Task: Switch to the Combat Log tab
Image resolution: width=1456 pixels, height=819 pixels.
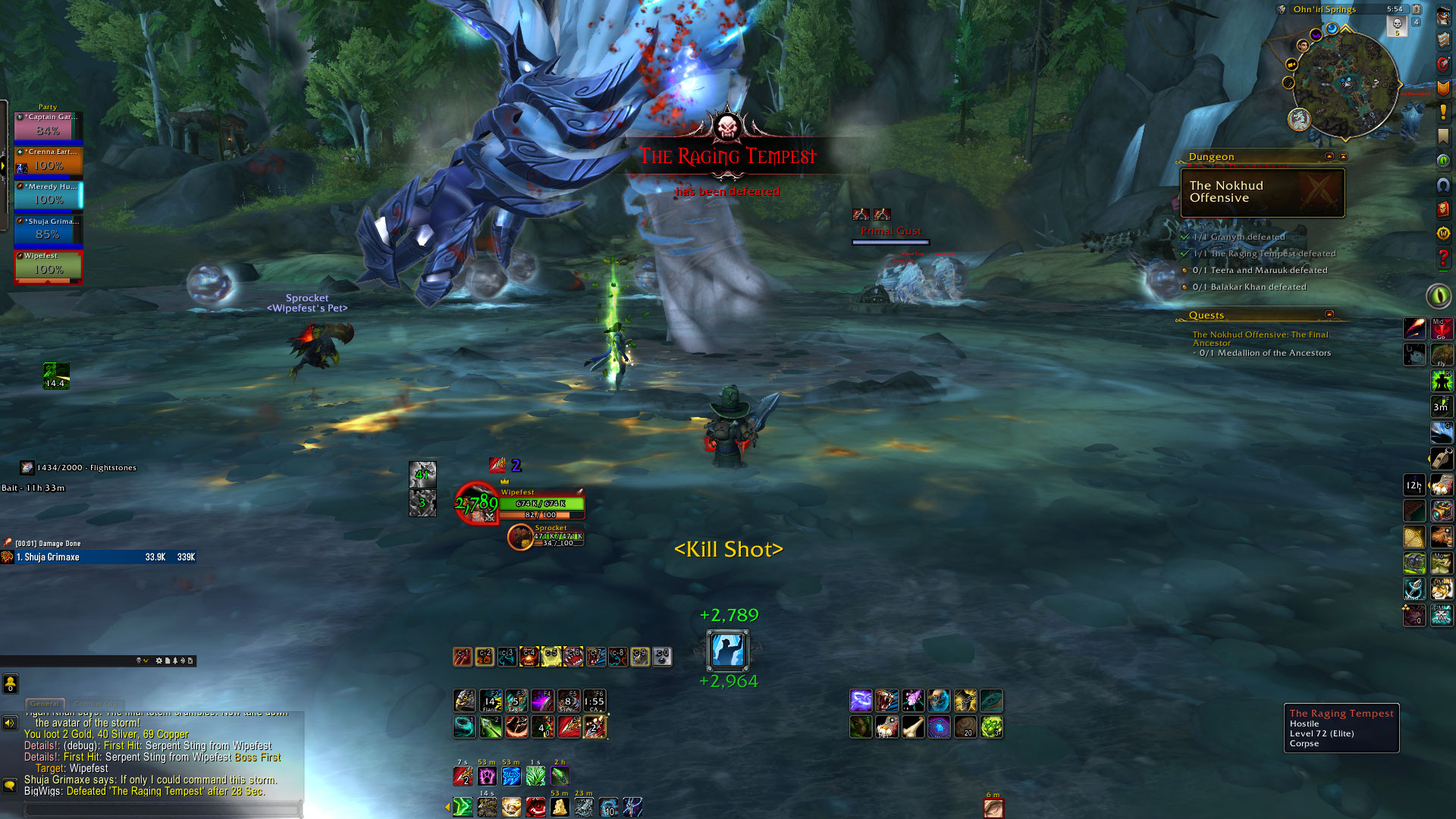Action: coord(96,704)
